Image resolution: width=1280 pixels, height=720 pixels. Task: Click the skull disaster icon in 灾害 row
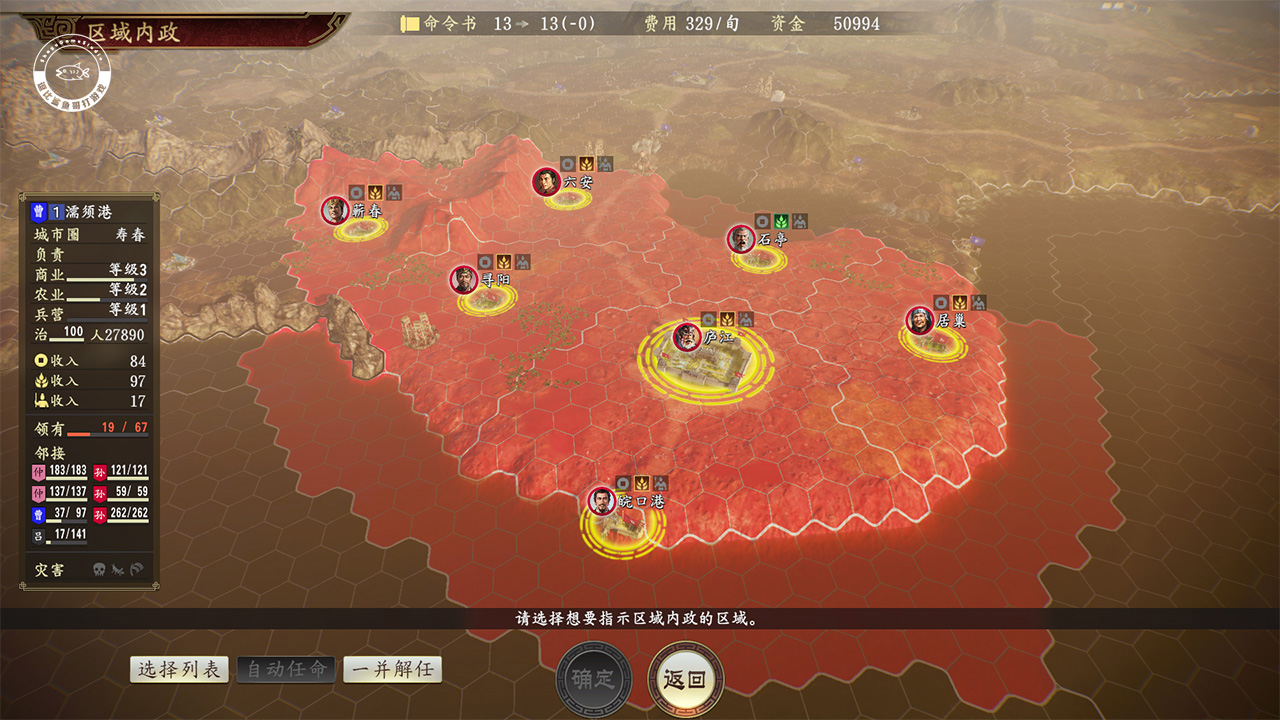[x=99, y=569]
